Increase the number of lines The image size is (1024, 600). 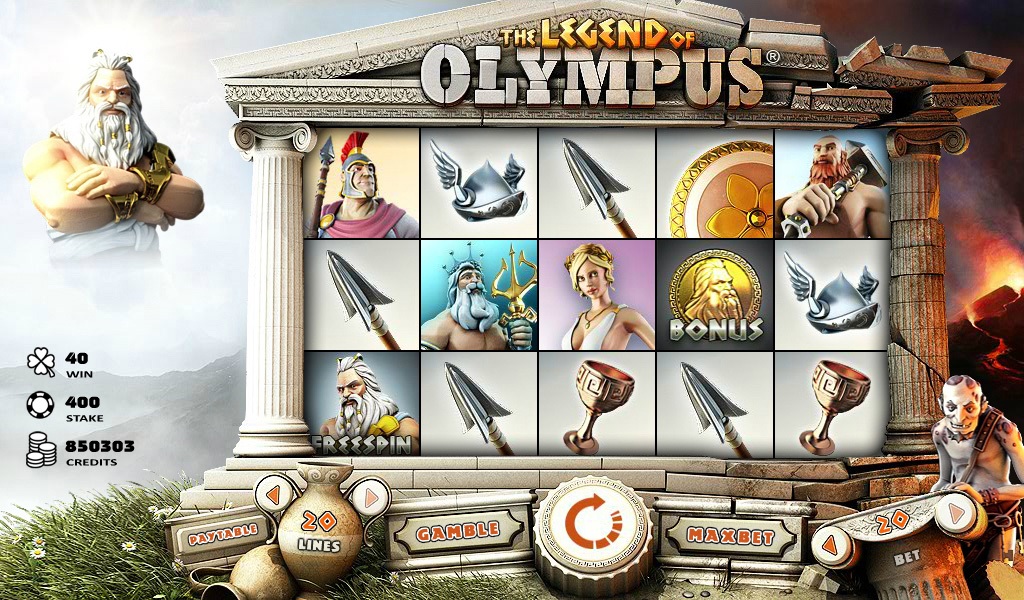[x=370, y=495]
